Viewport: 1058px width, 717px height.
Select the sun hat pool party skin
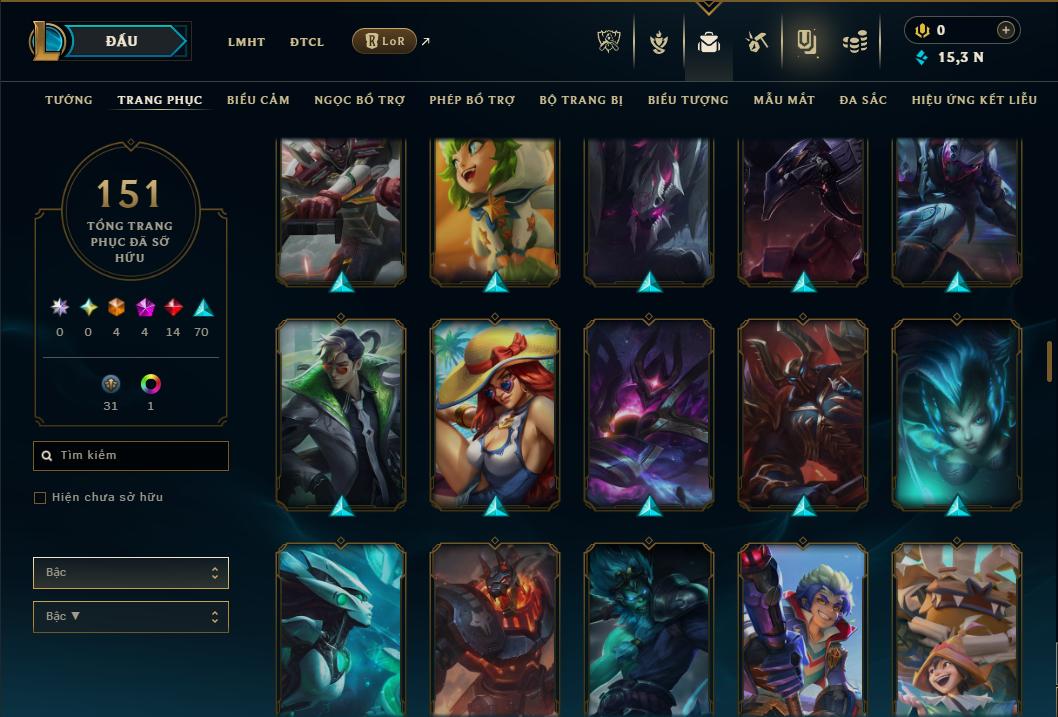click(495, 412)
